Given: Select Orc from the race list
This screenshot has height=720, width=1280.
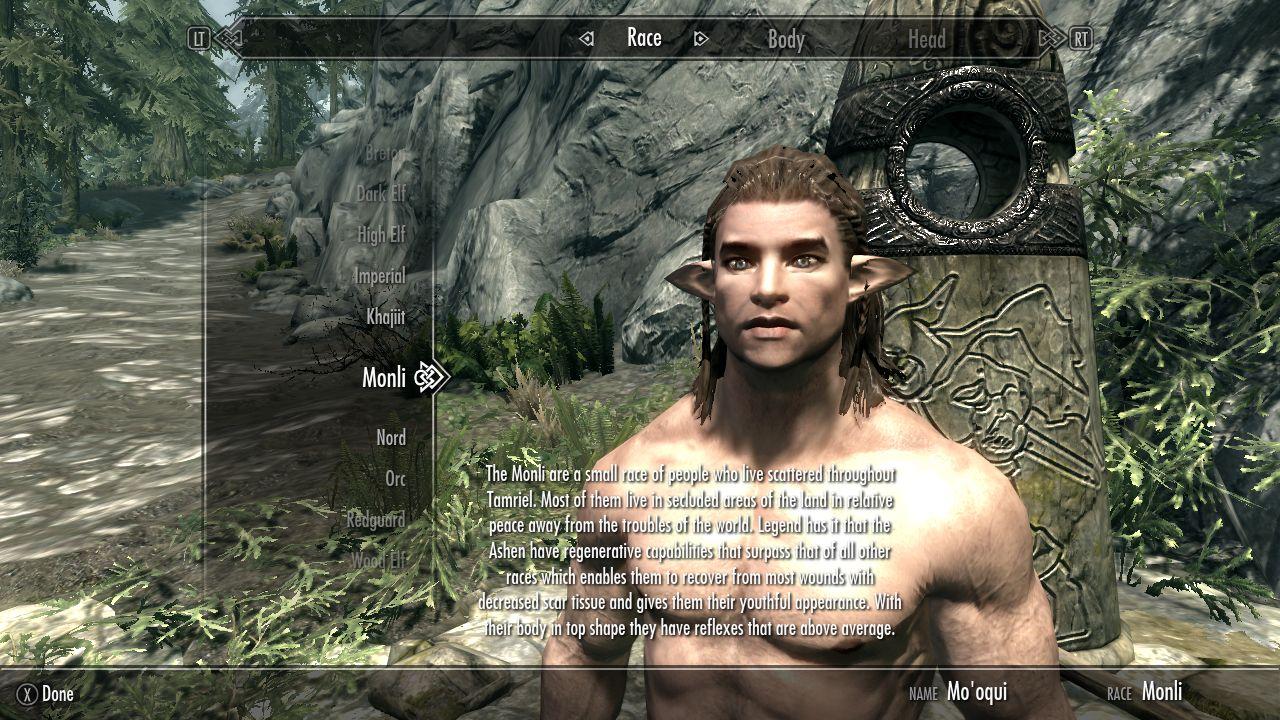Looking at the screenshot, I should click(x=396, y=479).
